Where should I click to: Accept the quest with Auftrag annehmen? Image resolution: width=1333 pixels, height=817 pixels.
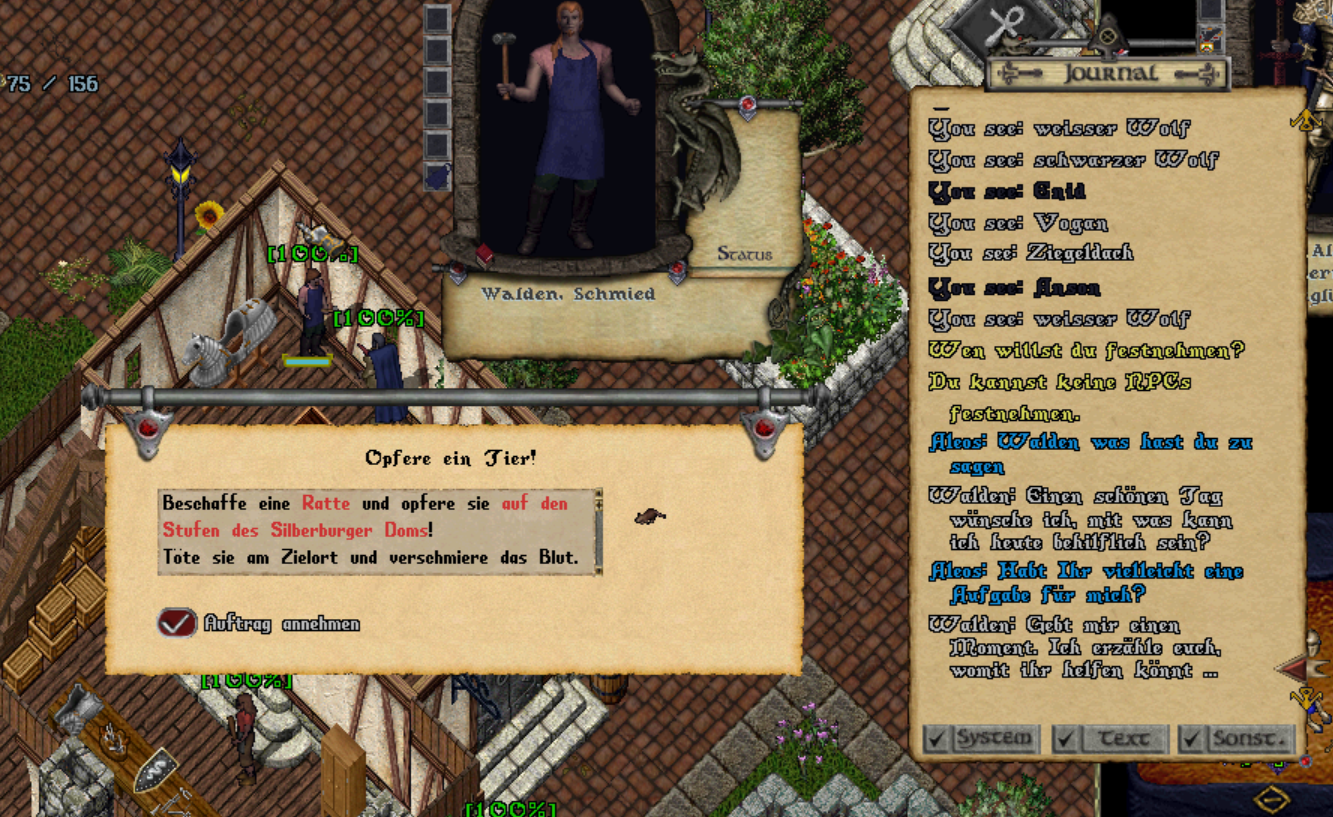[177, 623]
